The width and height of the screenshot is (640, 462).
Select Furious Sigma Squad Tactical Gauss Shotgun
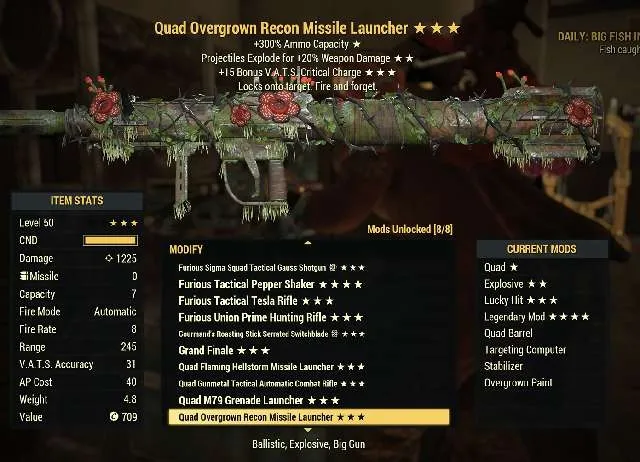tap(270, 268)
